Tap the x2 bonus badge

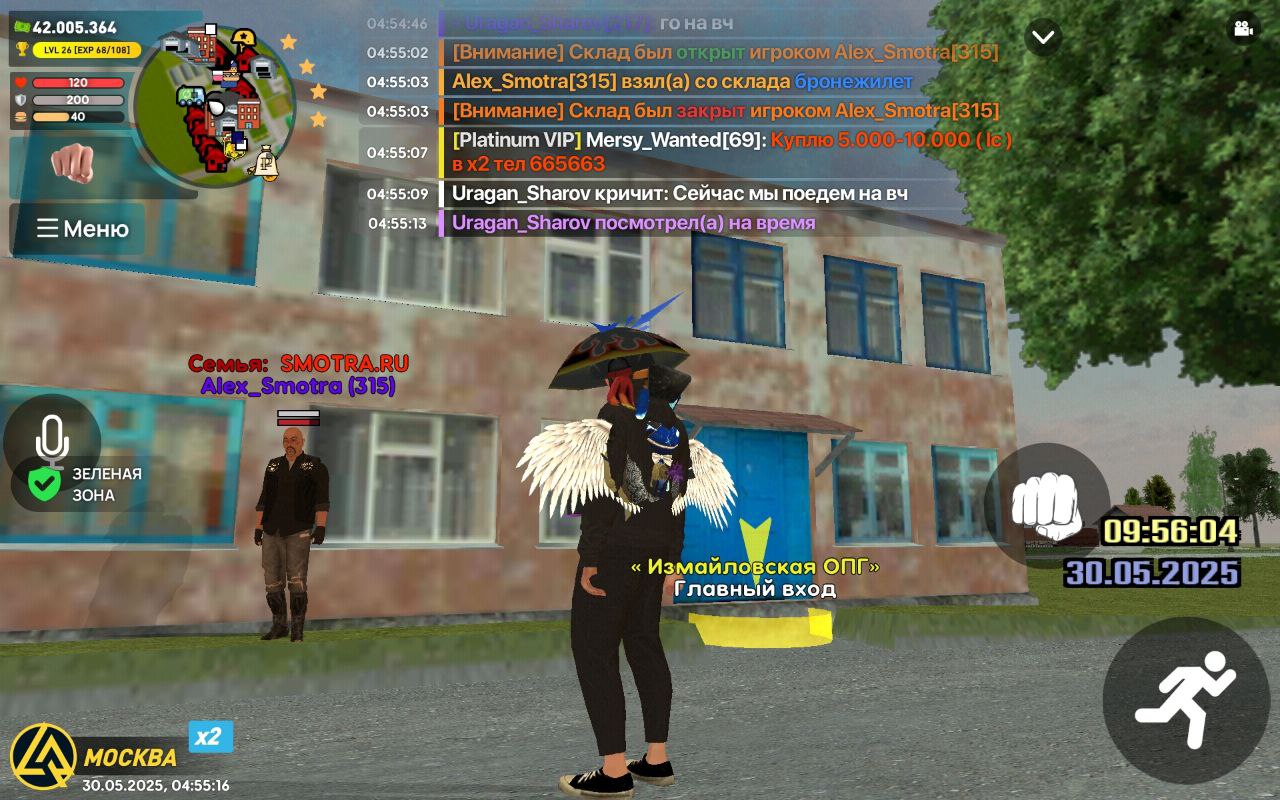[210, 737]
